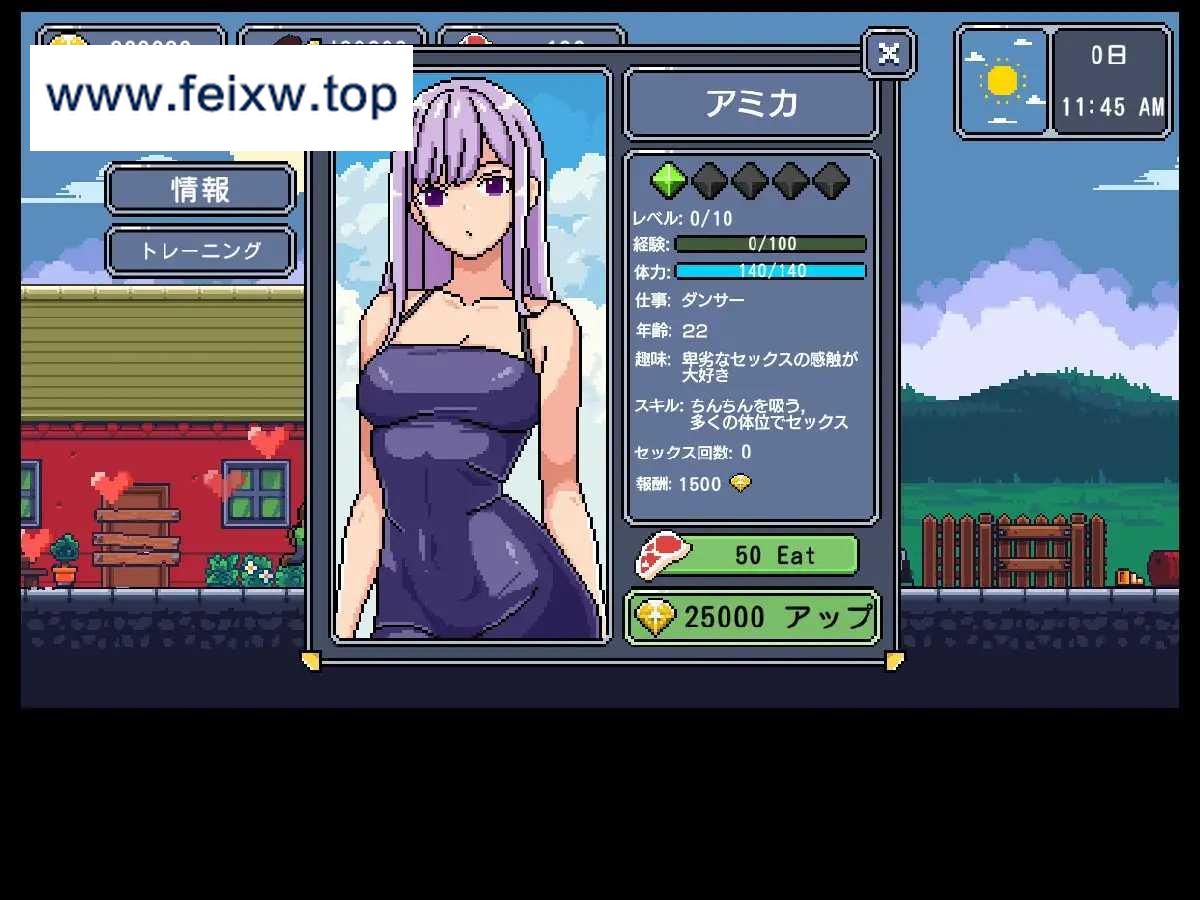Open the 情報 info tab

200,189
